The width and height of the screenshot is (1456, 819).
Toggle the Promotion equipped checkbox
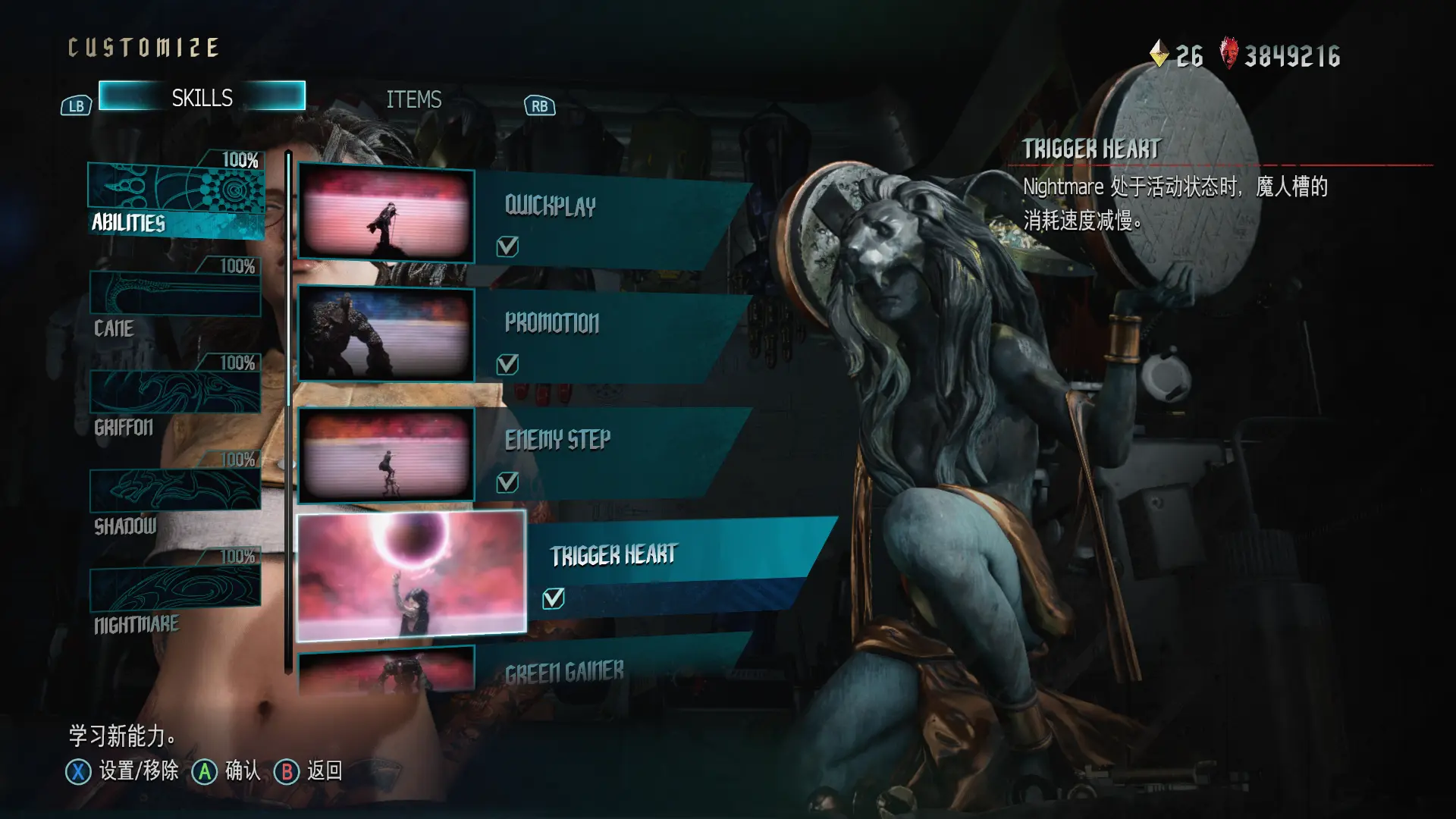(507, 365)
